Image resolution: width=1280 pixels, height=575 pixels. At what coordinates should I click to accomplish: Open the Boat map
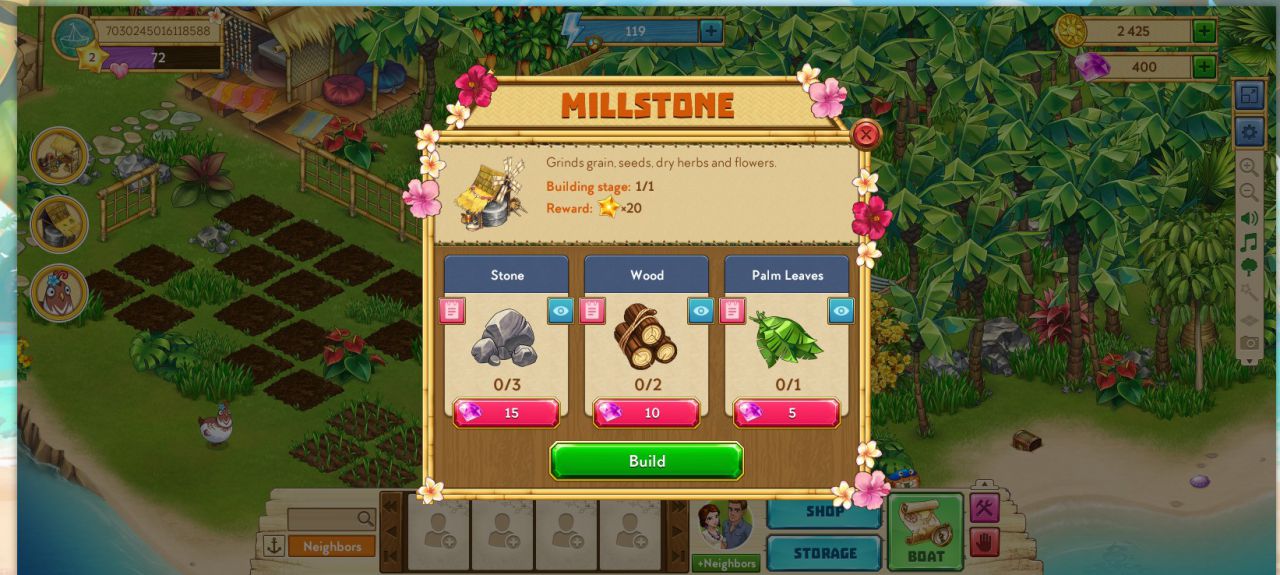point(925,531)
